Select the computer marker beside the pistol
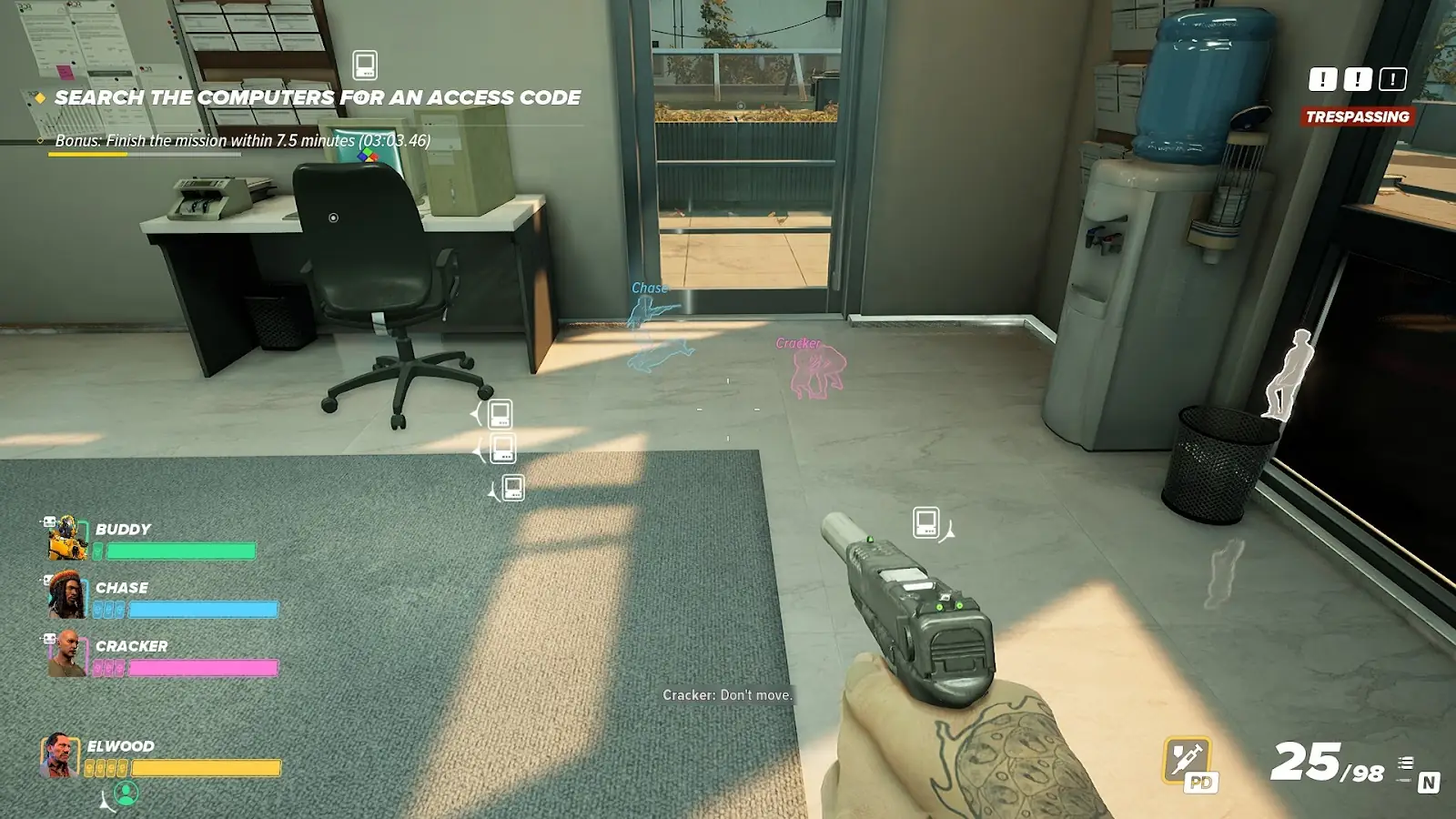Screen dimensions: 1456x819 pyautogui.click(x=925, y=522)
